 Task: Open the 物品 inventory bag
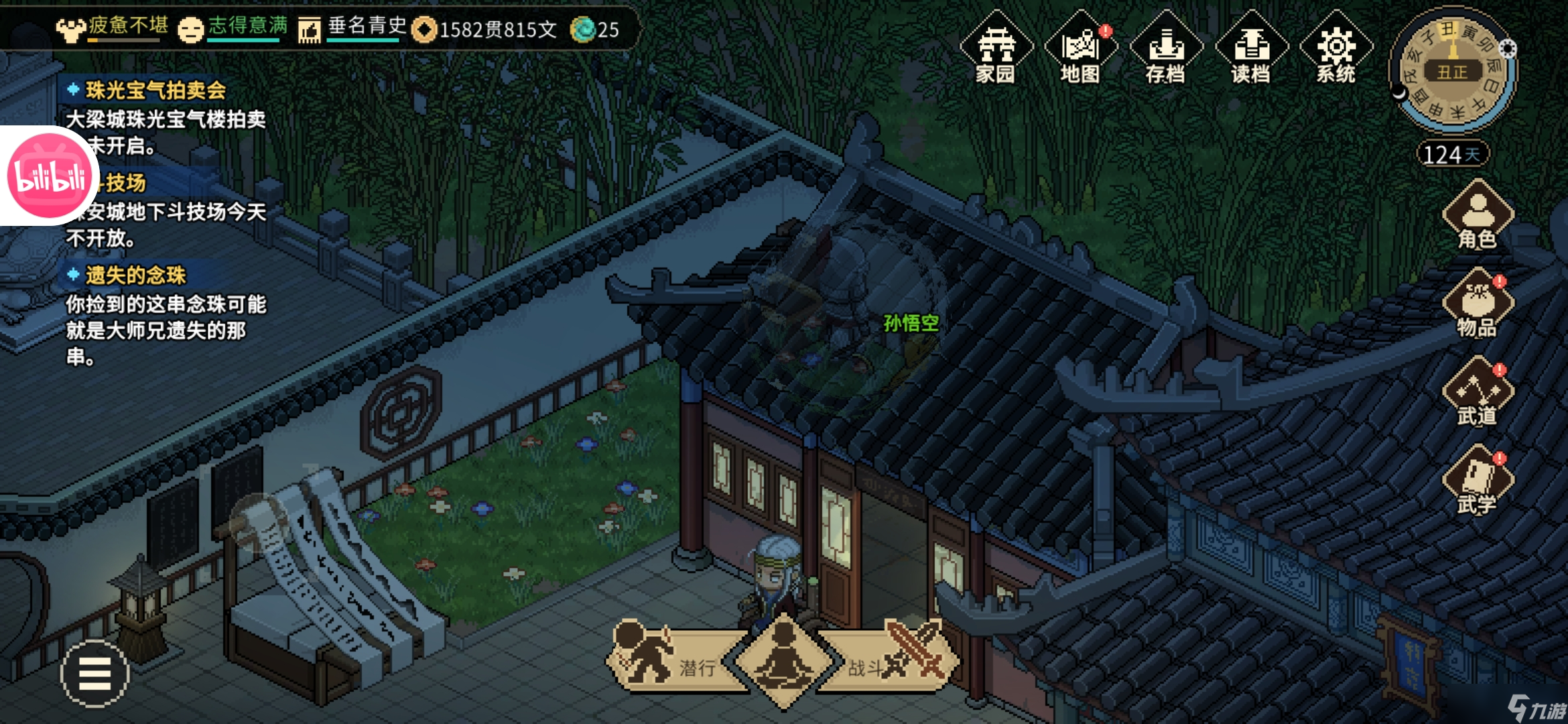point(1478,304)
